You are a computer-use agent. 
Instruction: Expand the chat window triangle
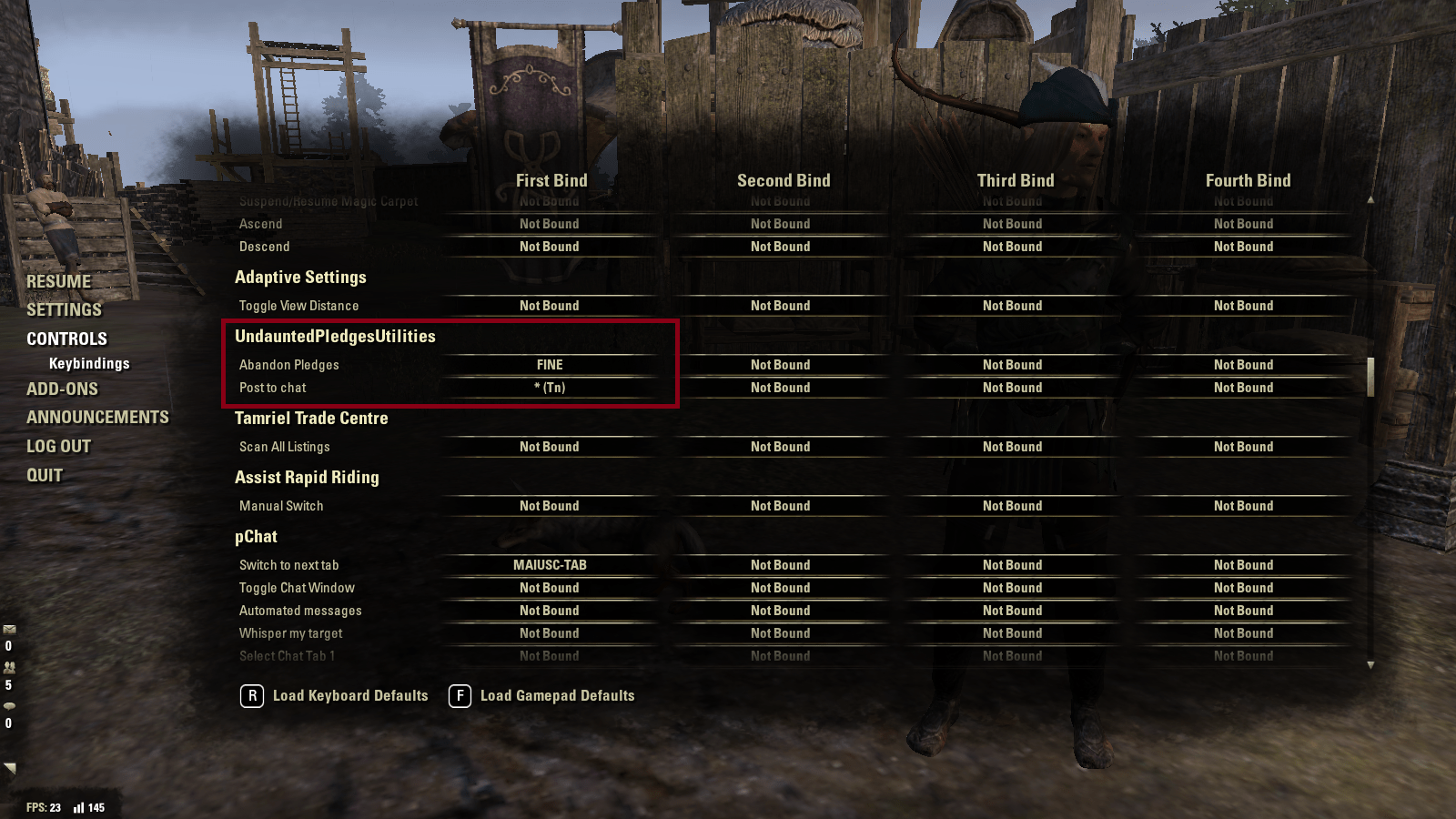(x=9, y=767)
